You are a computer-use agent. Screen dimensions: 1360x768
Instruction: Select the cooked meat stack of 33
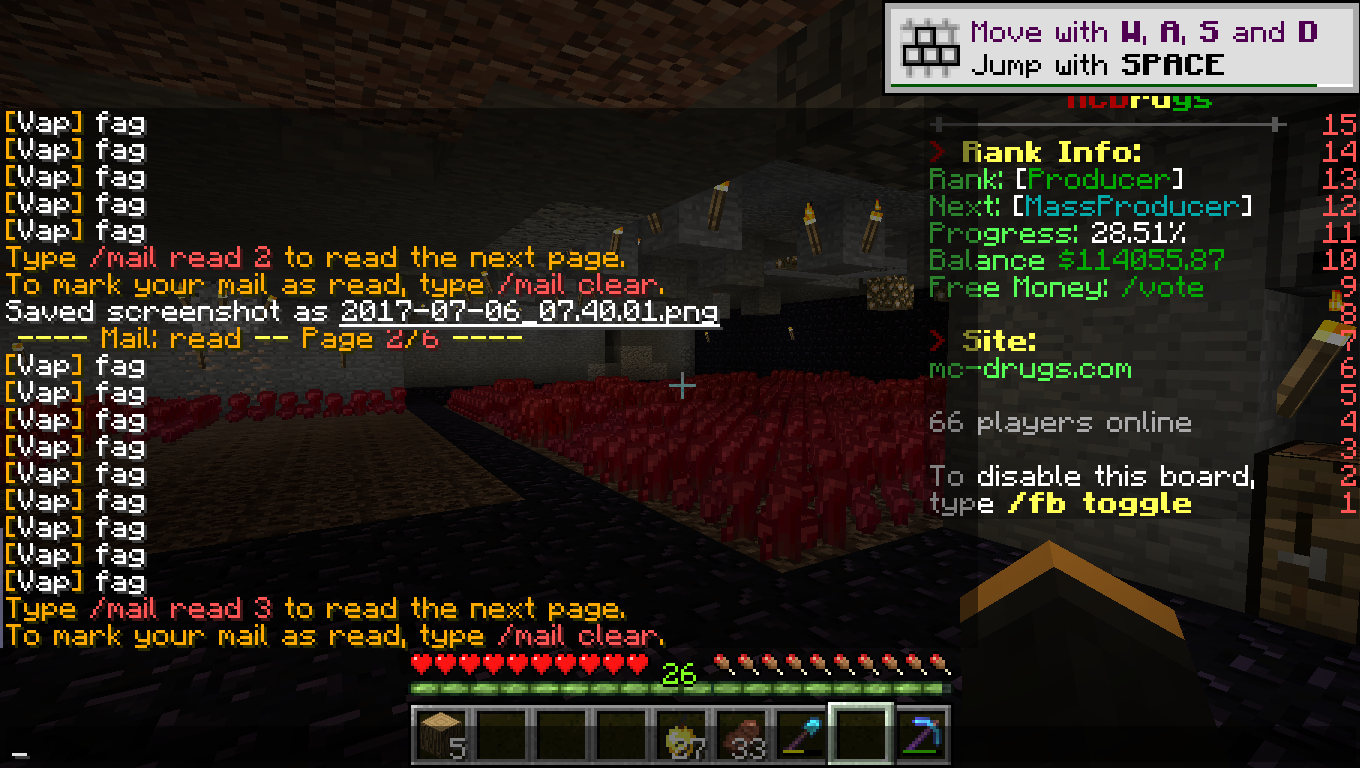[741, 735]
